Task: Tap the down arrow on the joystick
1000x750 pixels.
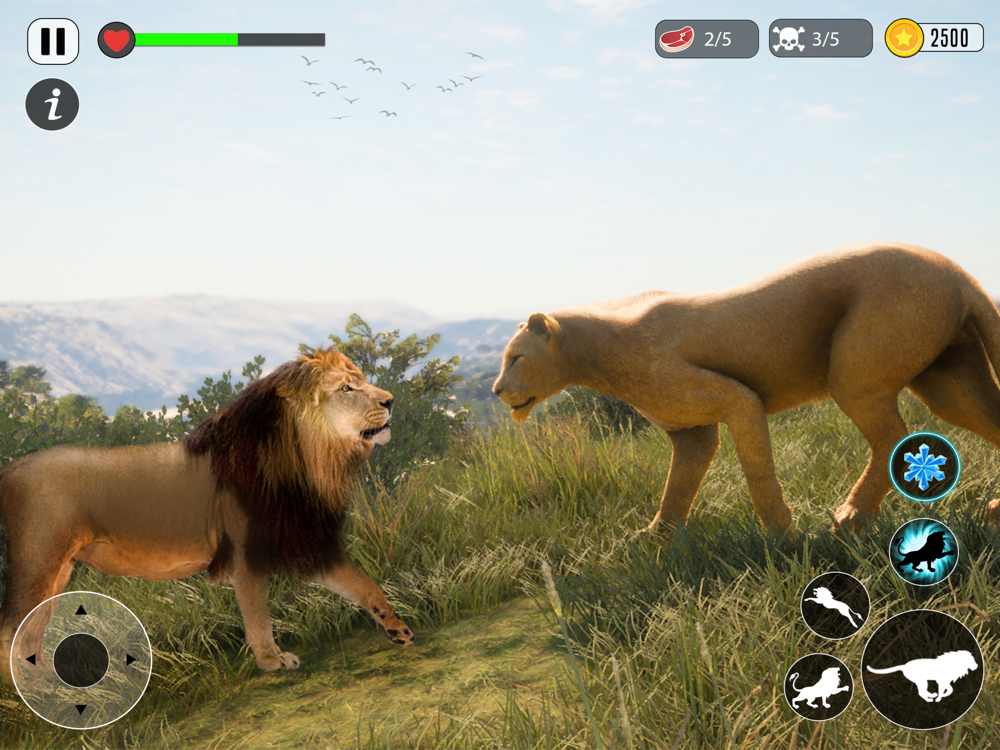Action: [x=81, y=710]
